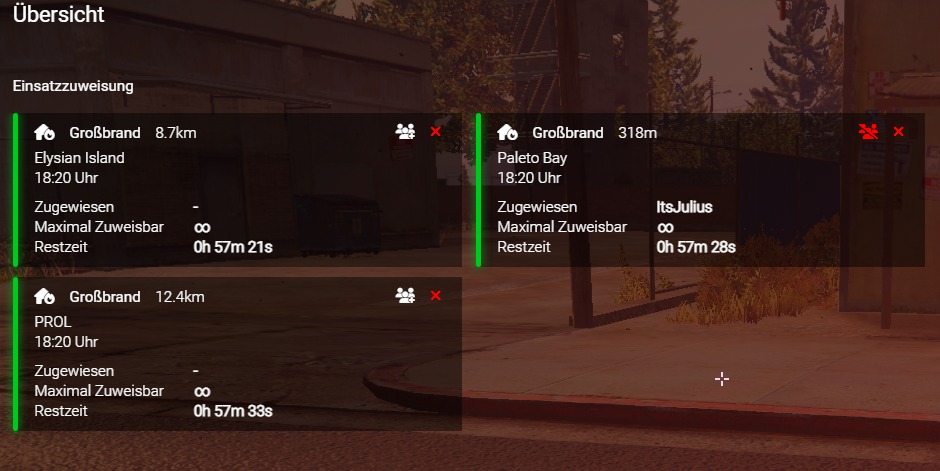Image resolution: width=940 pixels, height=471 pixels.
Task: Remove the Elysian Island assignment with red X
Action: coord(435,132)
